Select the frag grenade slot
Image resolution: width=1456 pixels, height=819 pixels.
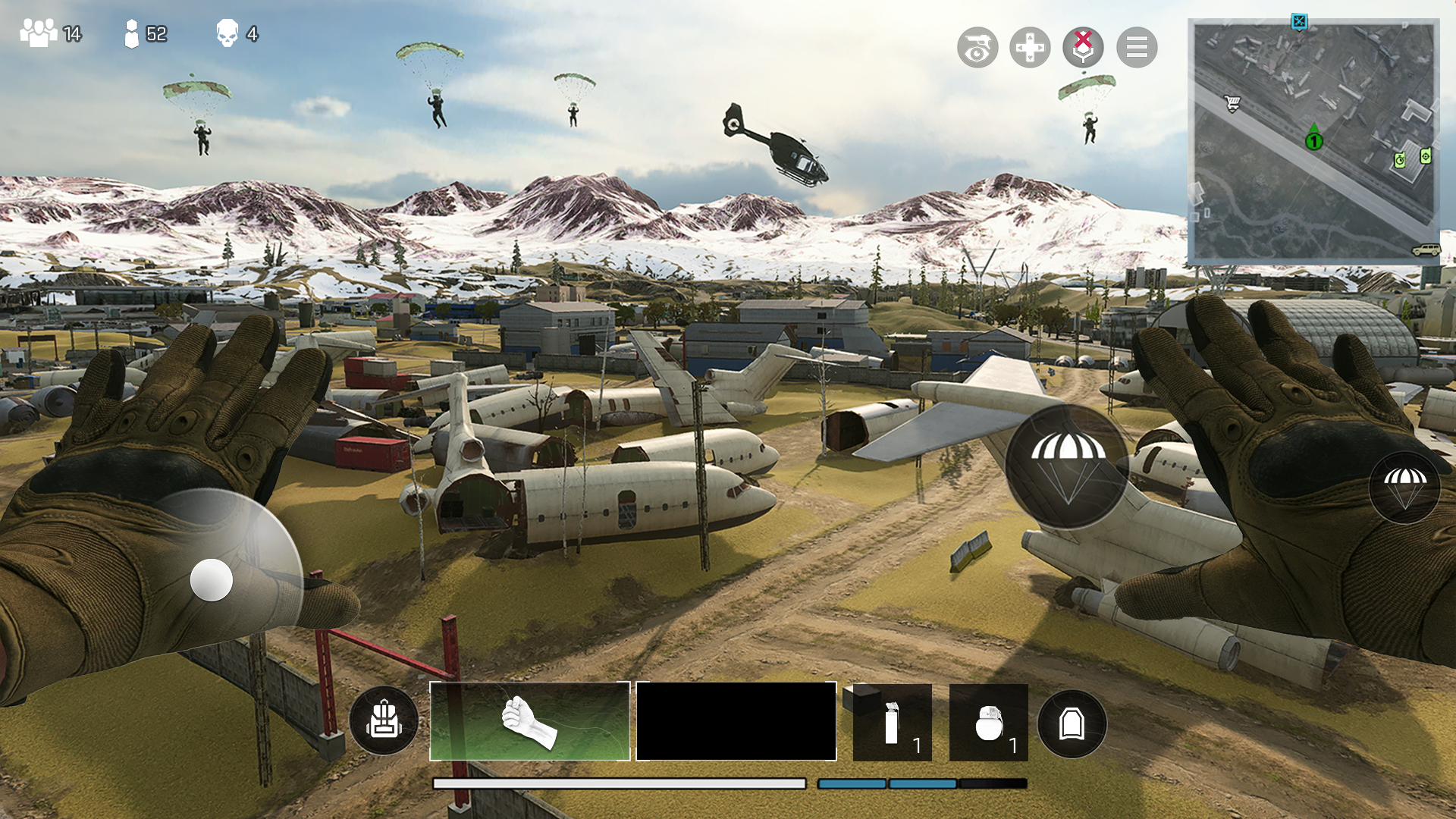[x=988, y=723]
